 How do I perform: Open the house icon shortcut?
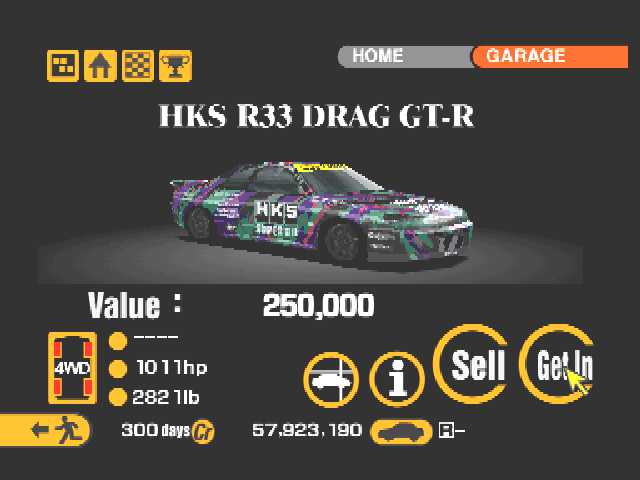[x=99, y=66]
